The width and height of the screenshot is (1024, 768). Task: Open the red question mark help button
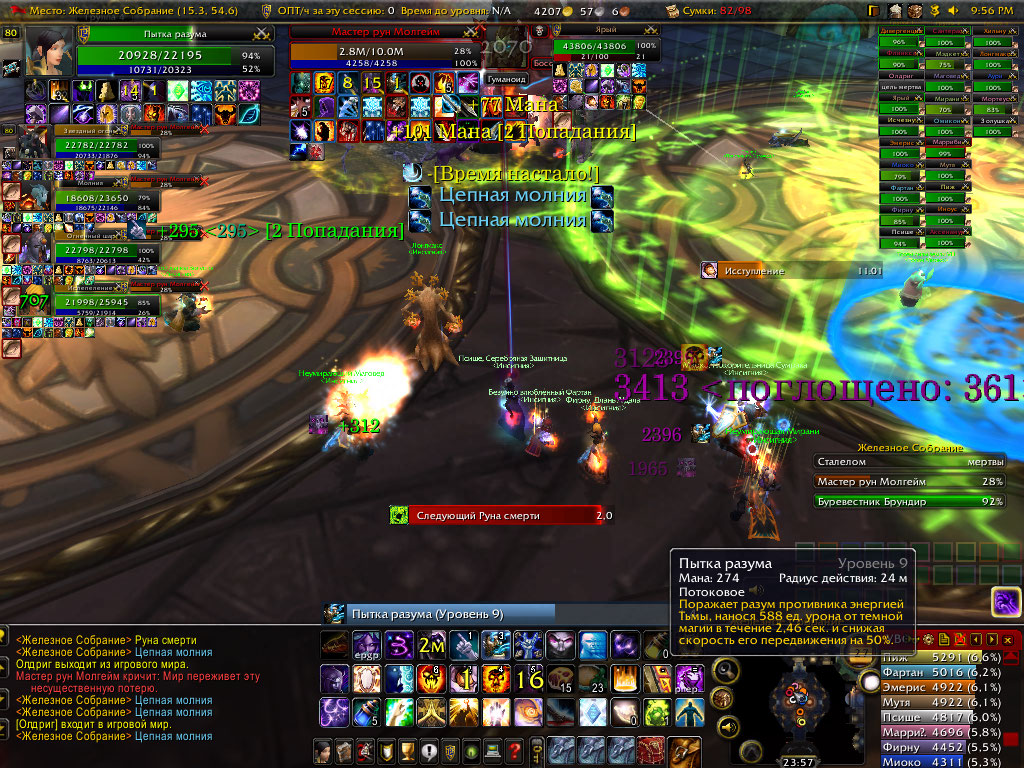tap(515, 751)
